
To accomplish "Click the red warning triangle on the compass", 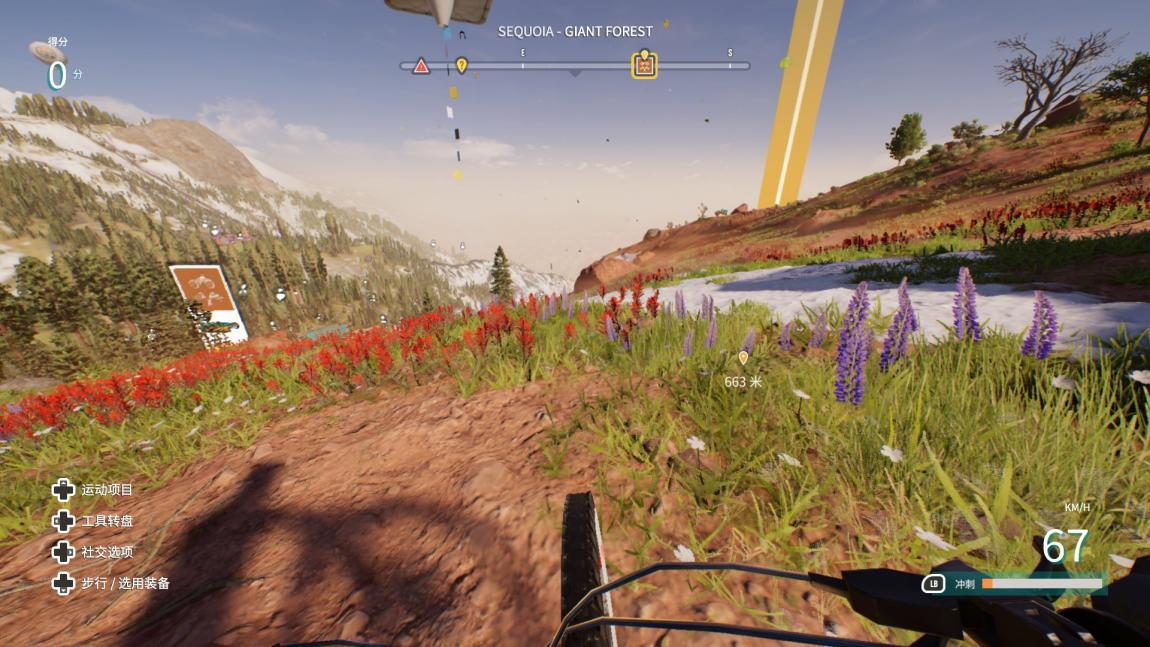I will (421, 66).
